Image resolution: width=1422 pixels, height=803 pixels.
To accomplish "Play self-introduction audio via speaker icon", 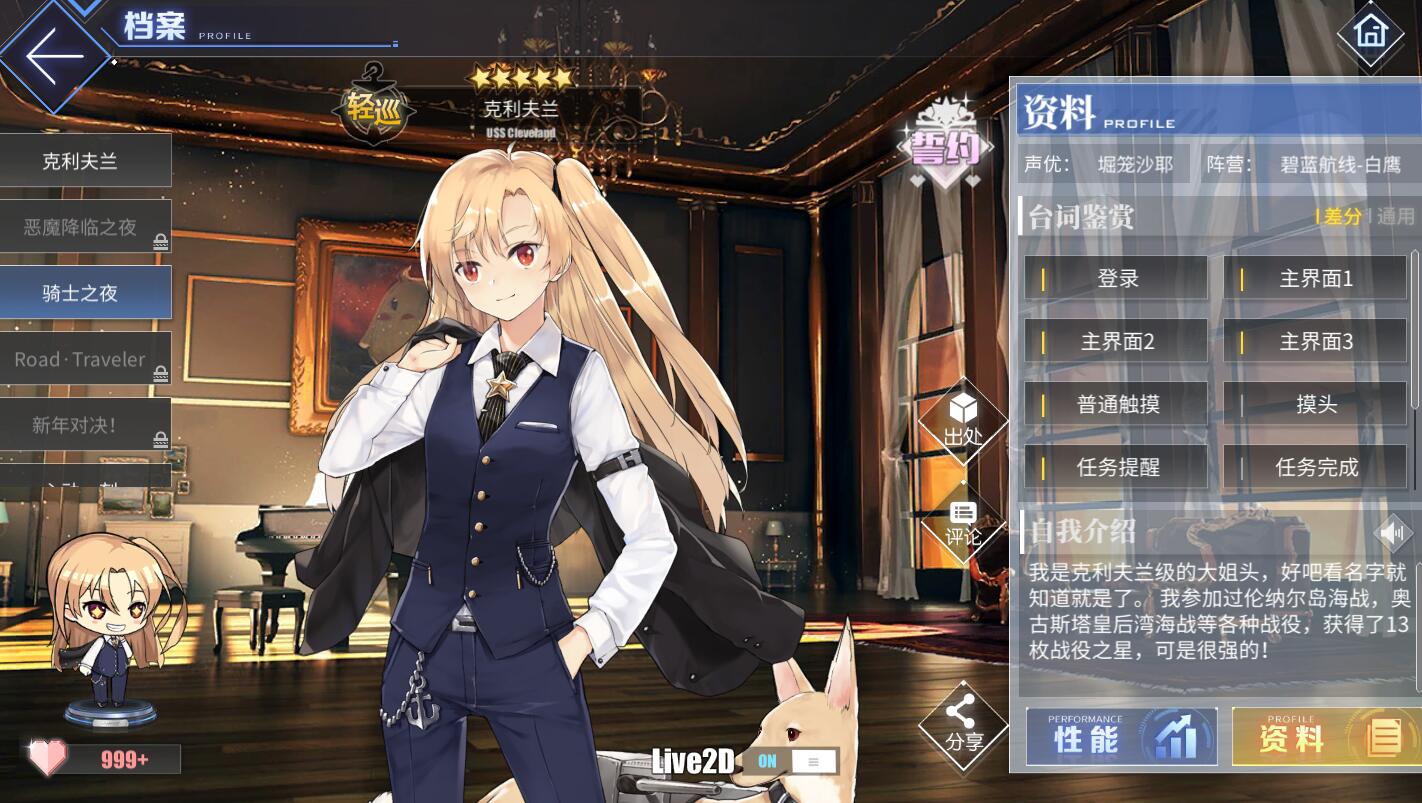I will (1392, 532).
